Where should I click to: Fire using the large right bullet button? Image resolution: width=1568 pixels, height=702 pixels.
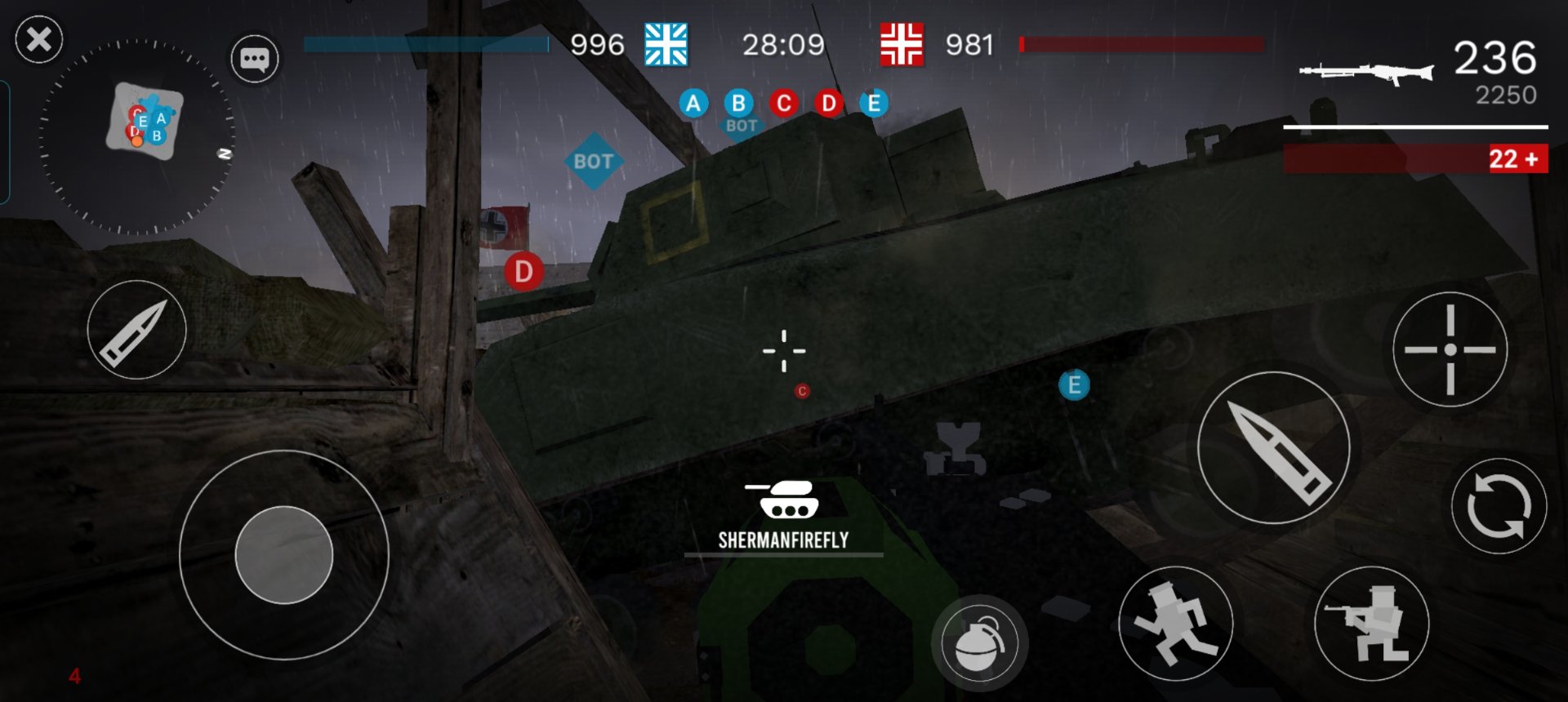1273,448
